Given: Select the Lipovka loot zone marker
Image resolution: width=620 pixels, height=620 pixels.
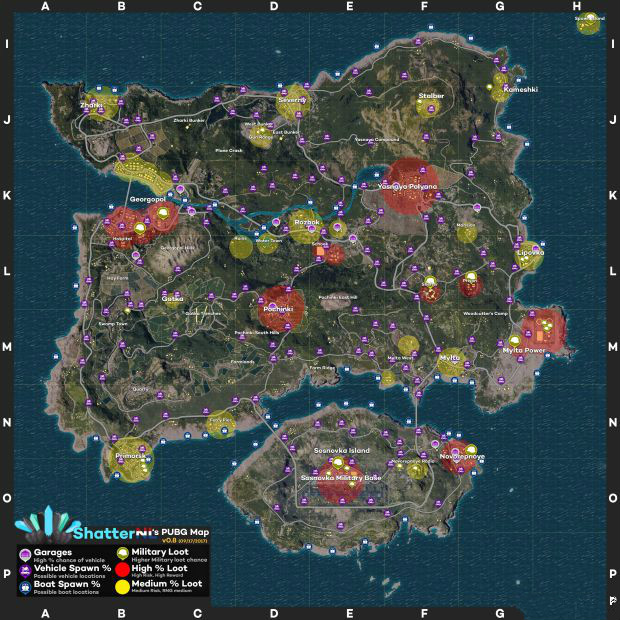Looking at the screenshot, I should [530, 254].
